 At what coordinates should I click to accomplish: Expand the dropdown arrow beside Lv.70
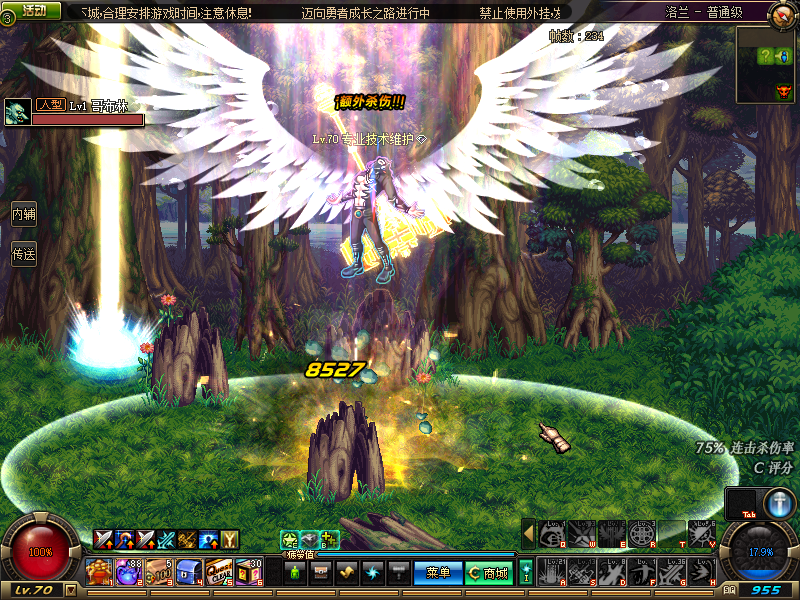pos(70,590)
